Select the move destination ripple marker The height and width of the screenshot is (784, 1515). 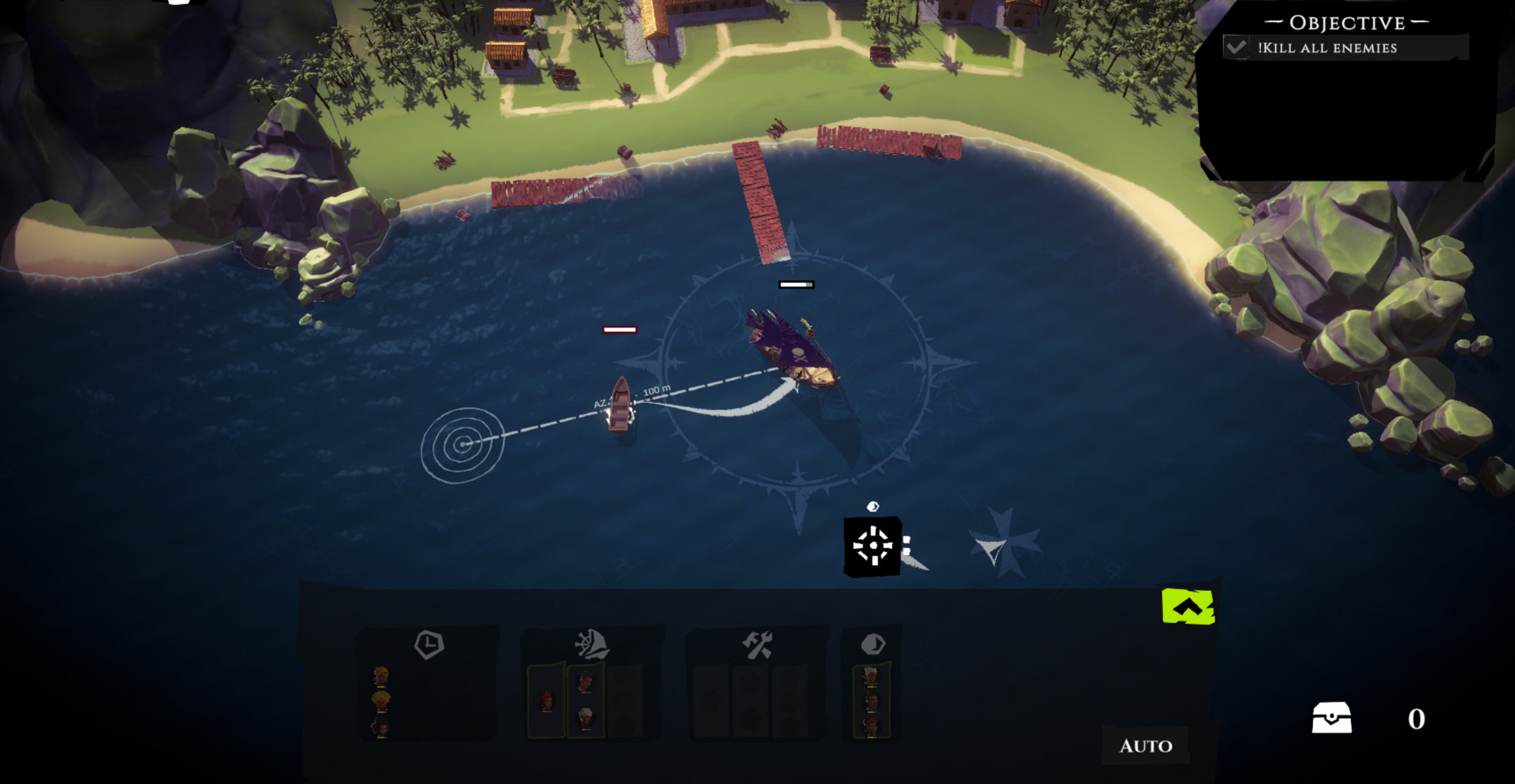pos(462,445)
